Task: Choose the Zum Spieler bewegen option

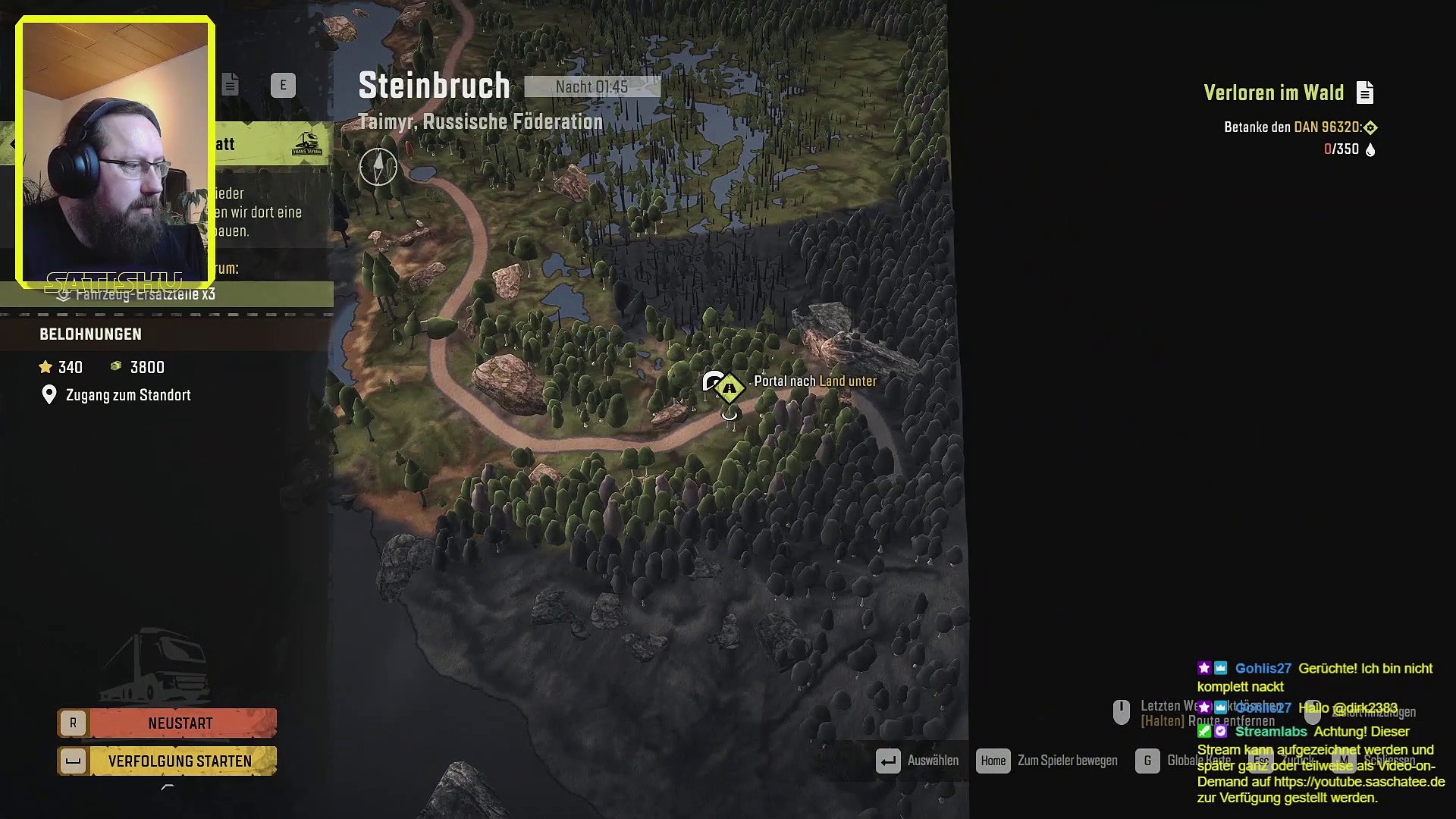Action: (x=1066, y=761)
